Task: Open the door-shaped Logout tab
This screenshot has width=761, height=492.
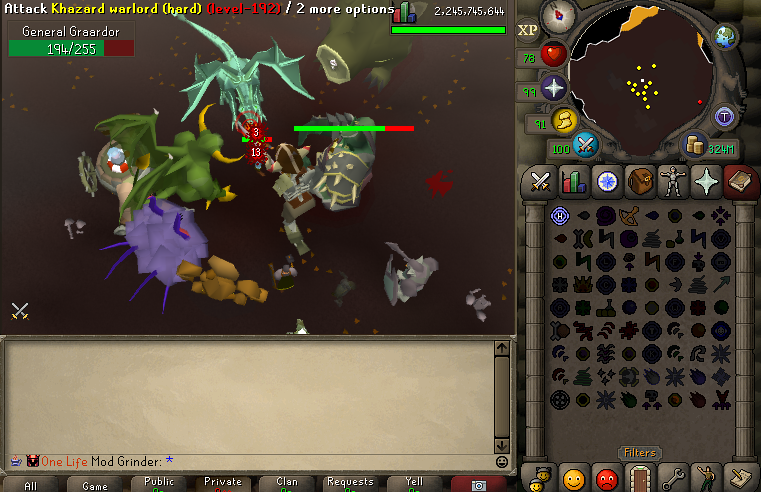Action: tap(639, 477)
